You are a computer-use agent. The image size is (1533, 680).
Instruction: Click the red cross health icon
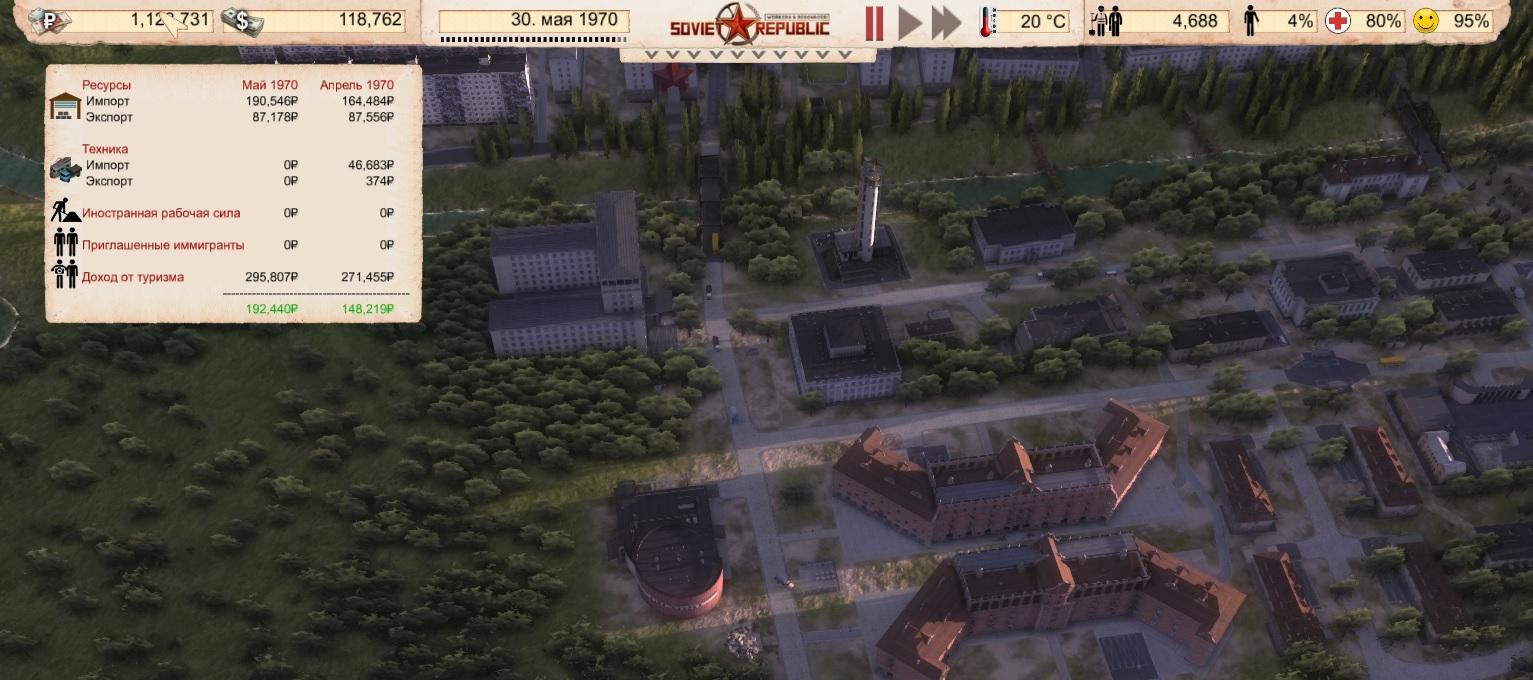tap(1337, 21)
